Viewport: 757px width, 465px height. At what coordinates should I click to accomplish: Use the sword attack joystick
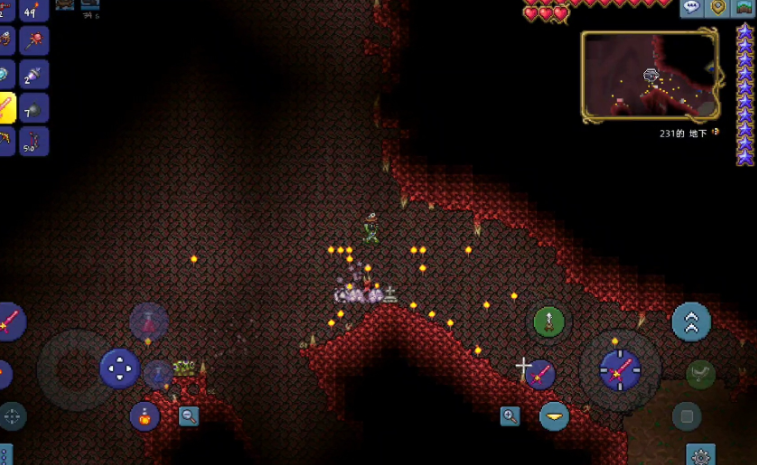click(x=619, y=371)
